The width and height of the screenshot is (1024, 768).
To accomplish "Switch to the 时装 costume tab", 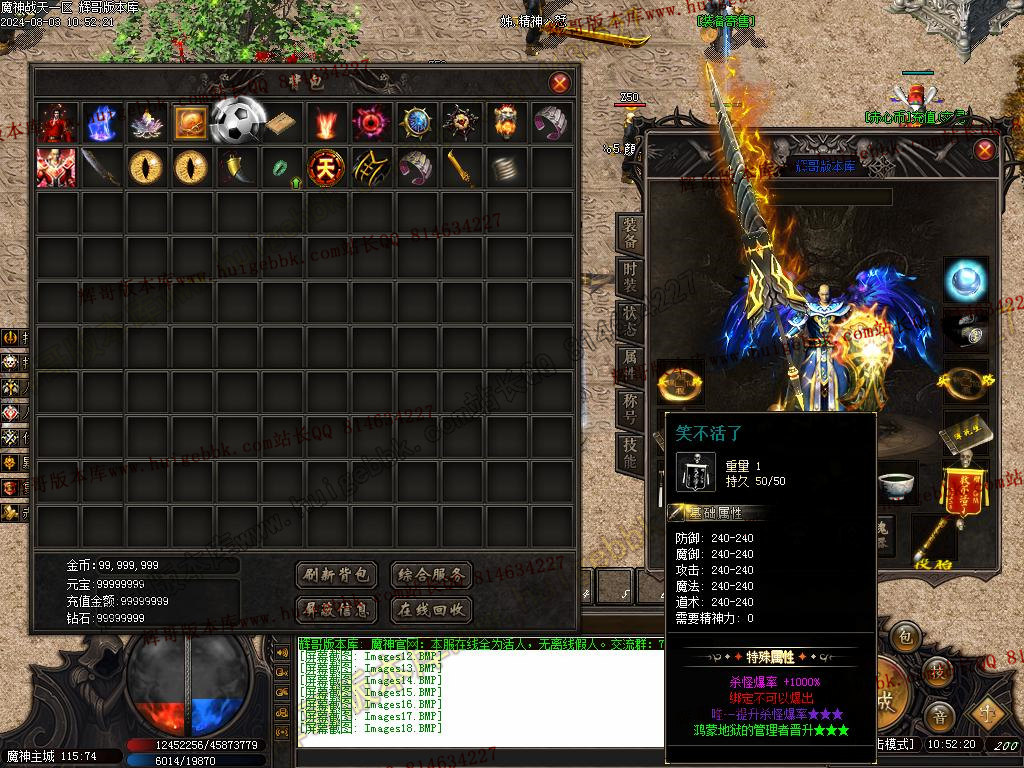I will click(630, 278).
